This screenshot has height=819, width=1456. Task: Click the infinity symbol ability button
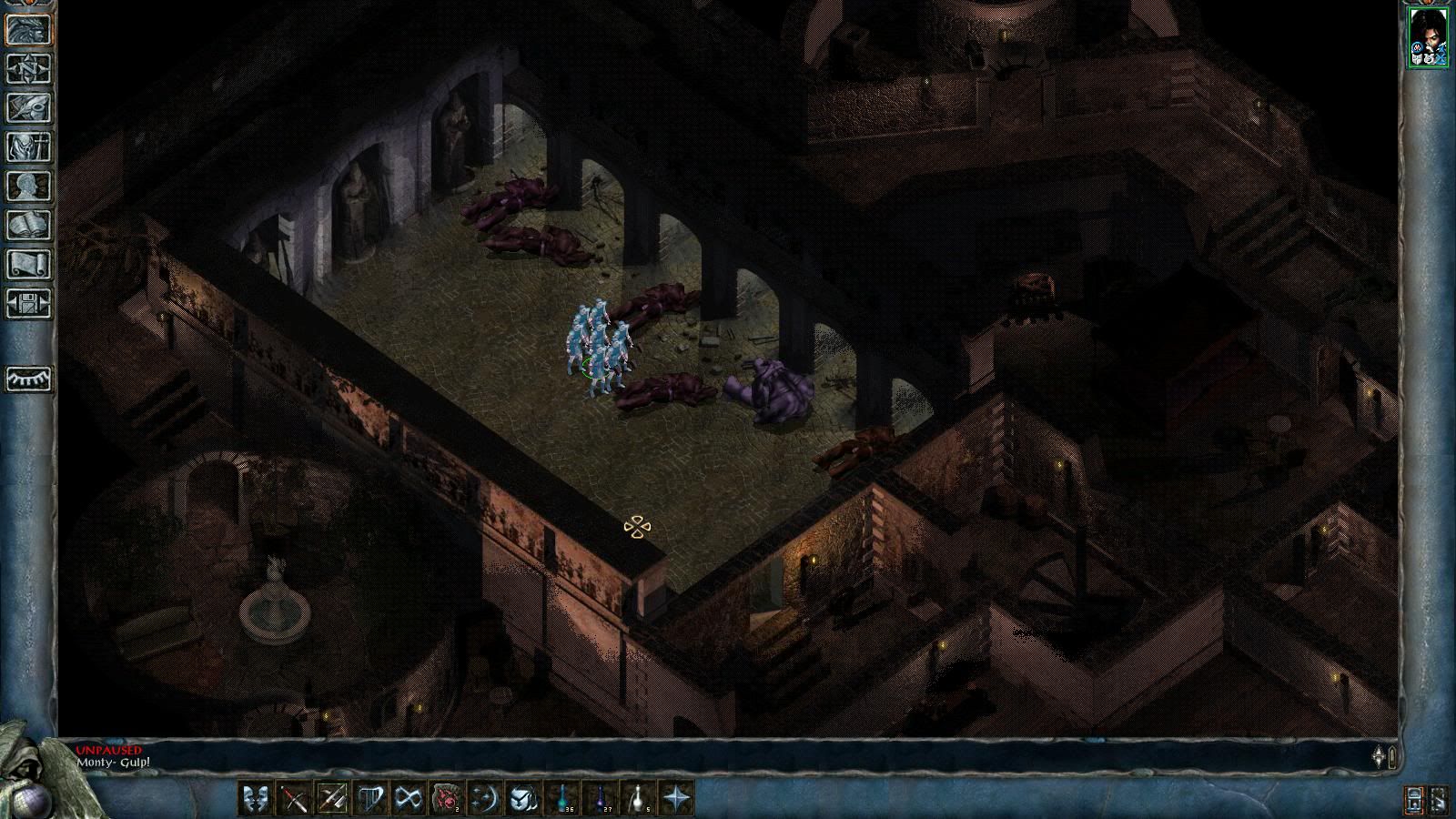coord(409,799)
